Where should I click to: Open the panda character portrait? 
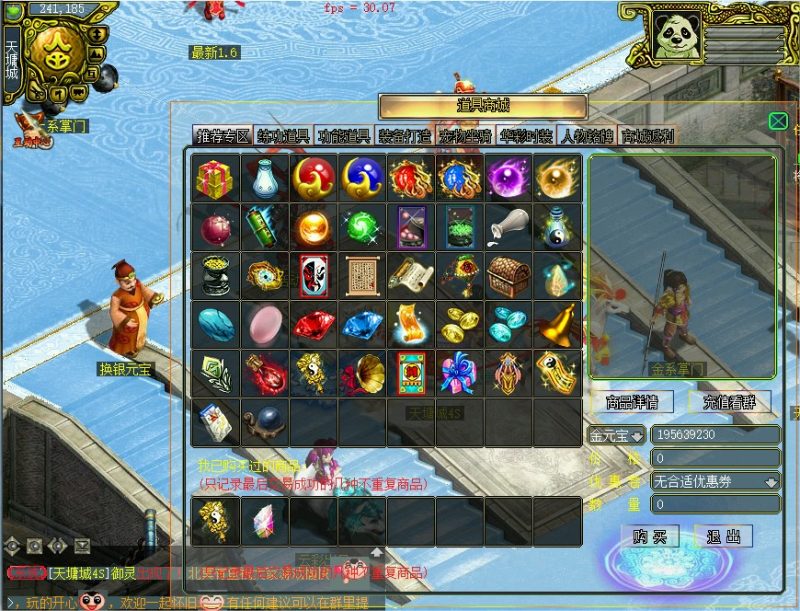(x=675, y=35)
